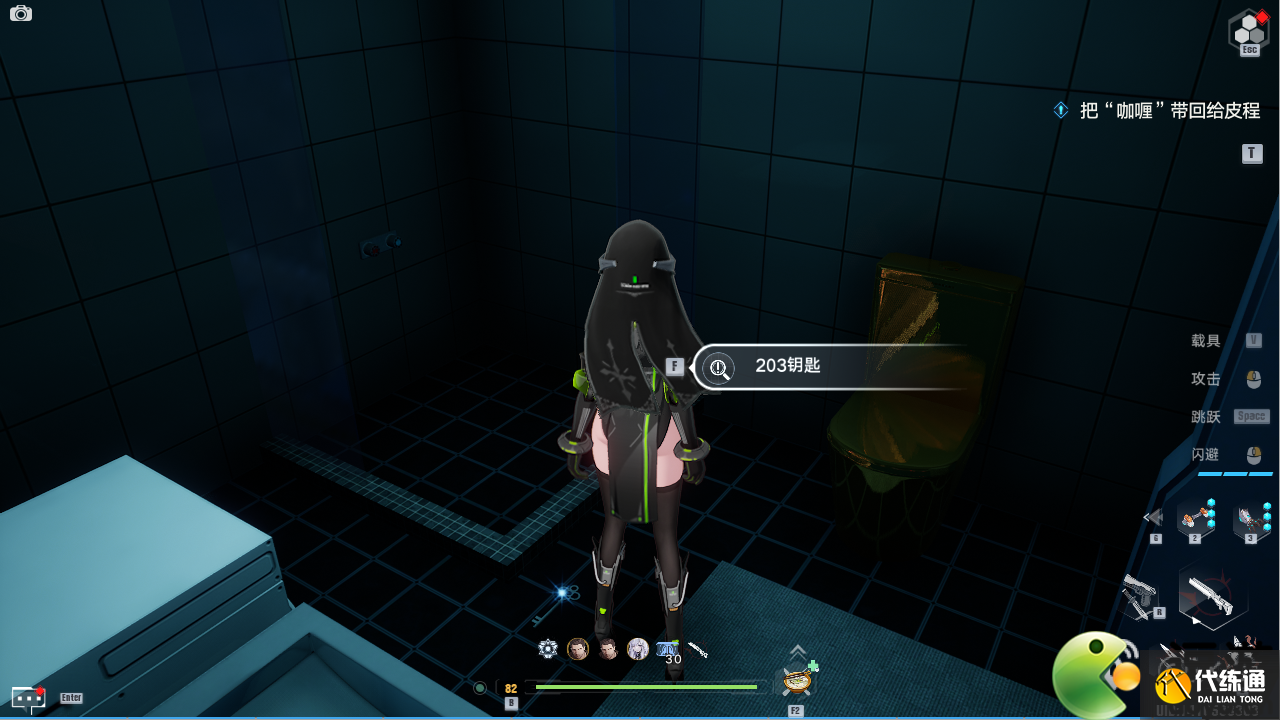The width and height of the screenshot is (1280, 720).
Task: Click the squad emblem icon near portraits
Action: click(x=547, y=648)
